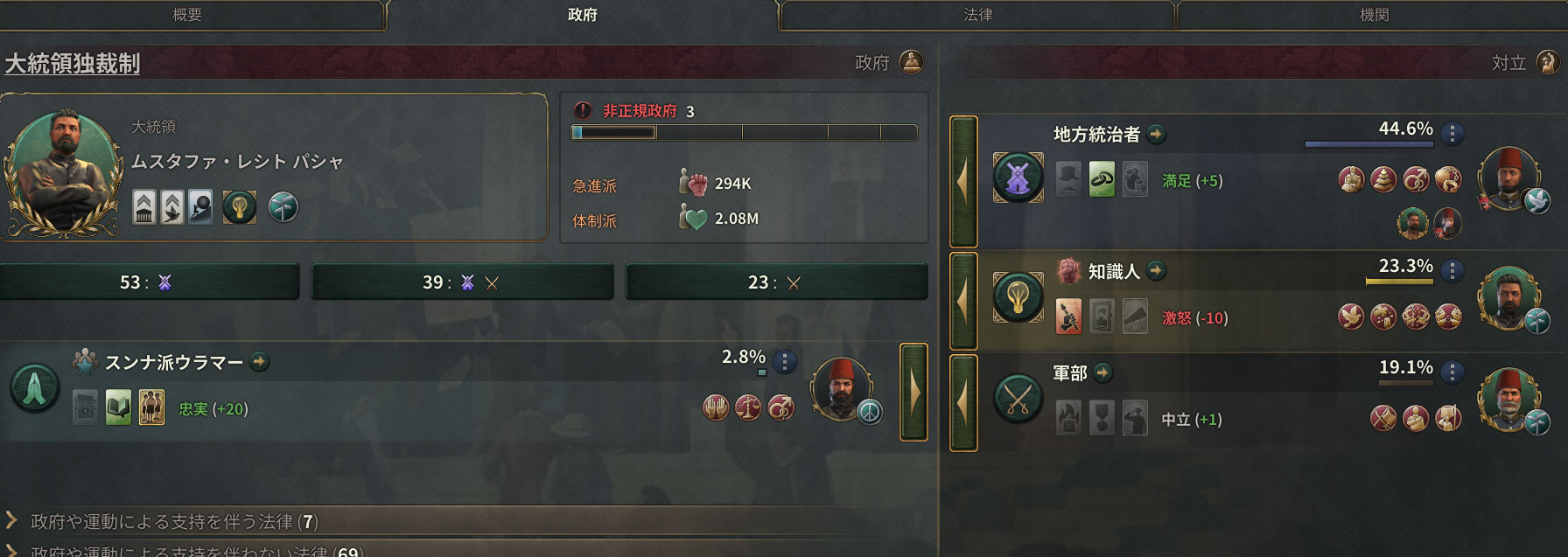
Task: Open the 地方統治者 interest group details arrow
Action: (x=1157, y=134)
